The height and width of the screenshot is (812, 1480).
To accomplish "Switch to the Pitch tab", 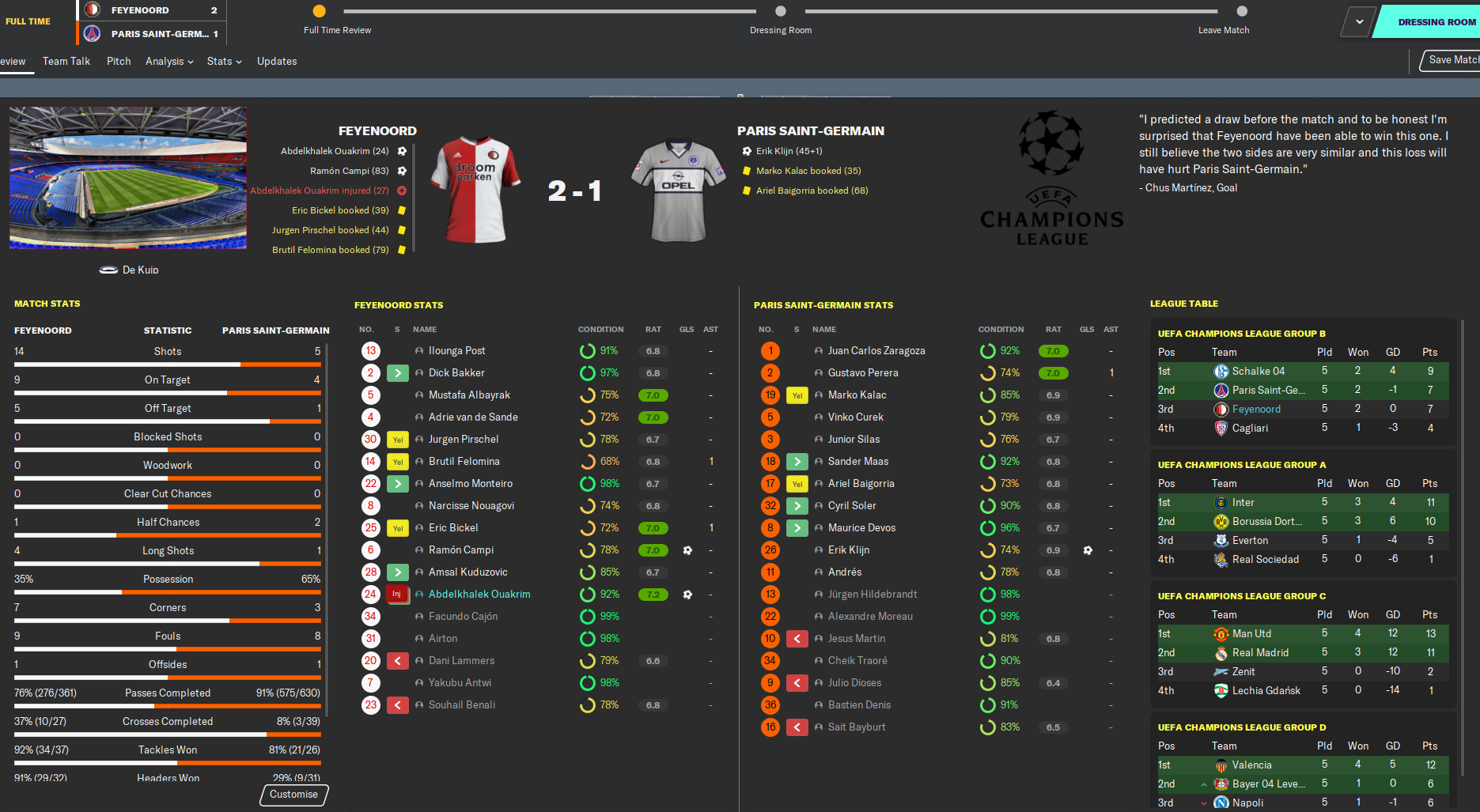I will [119, 61].
